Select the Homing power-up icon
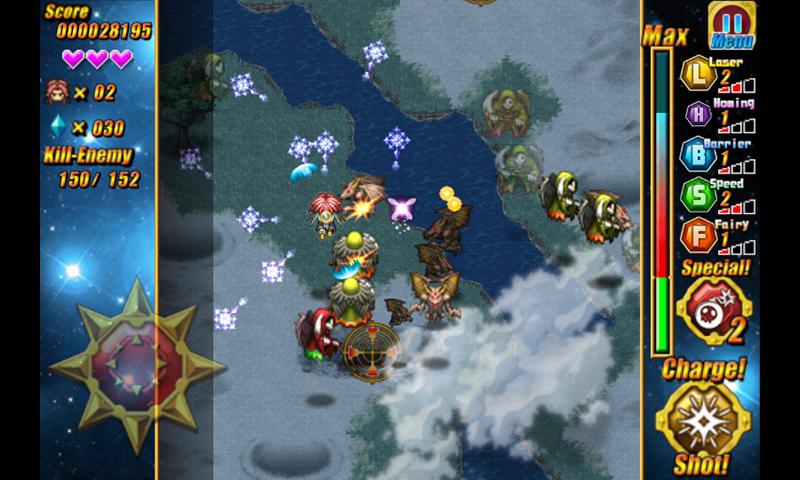Viewport: 800px width, 480px height. tap(696, 114)
